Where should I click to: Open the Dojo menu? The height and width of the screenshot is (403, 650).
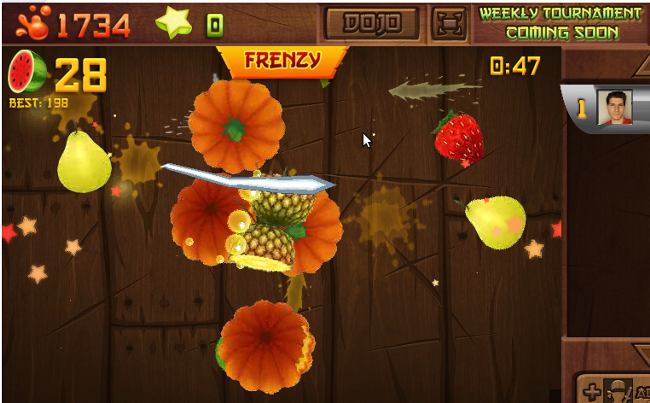click(371, 22)
